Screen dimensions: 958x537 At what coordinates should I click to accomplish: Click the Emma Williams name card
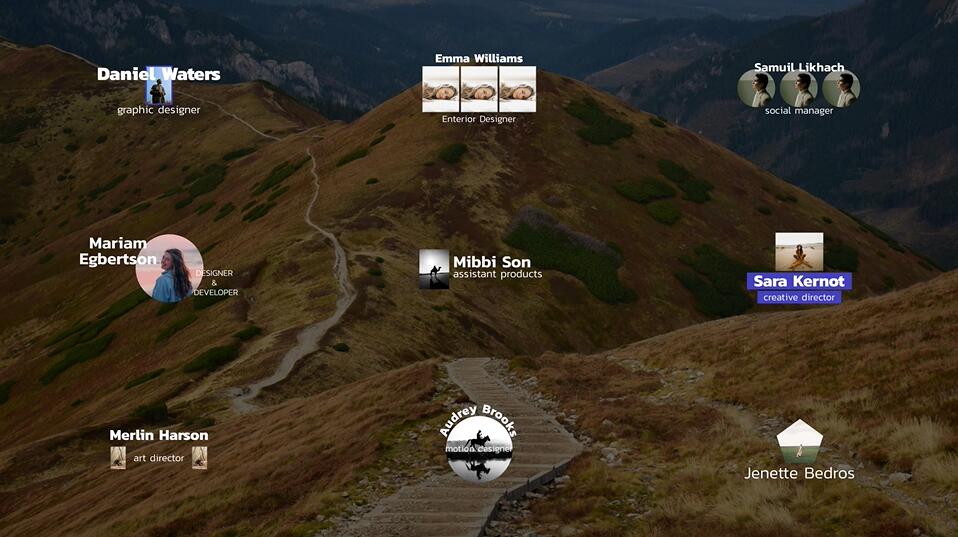(479, 89)
